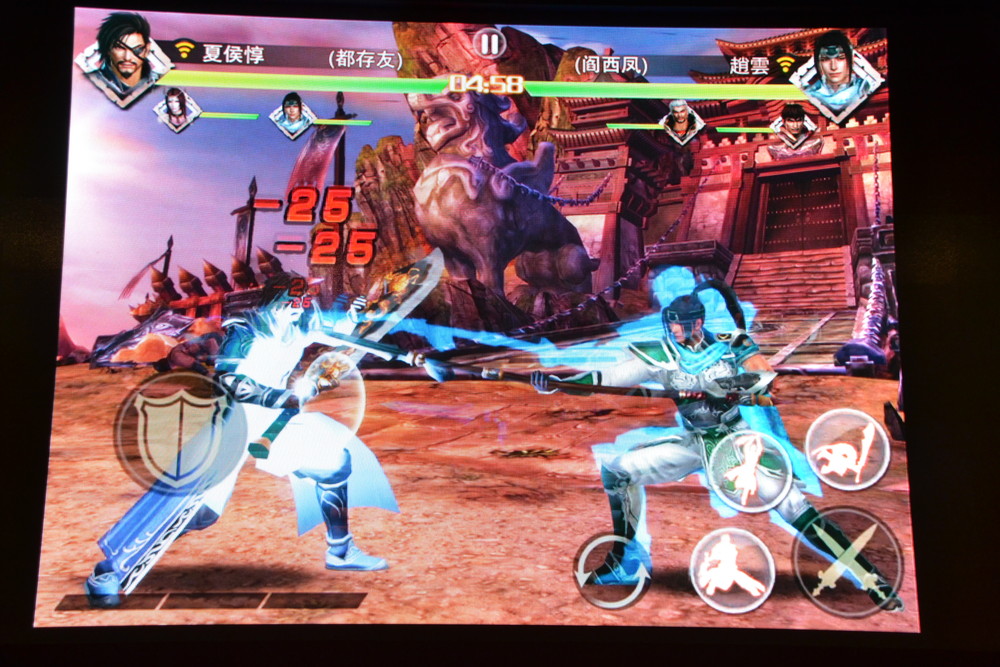The width and height of the screenshot is (1000, 667).
Task: Tap the circular arrows swap button
Action: coord(613,570)
